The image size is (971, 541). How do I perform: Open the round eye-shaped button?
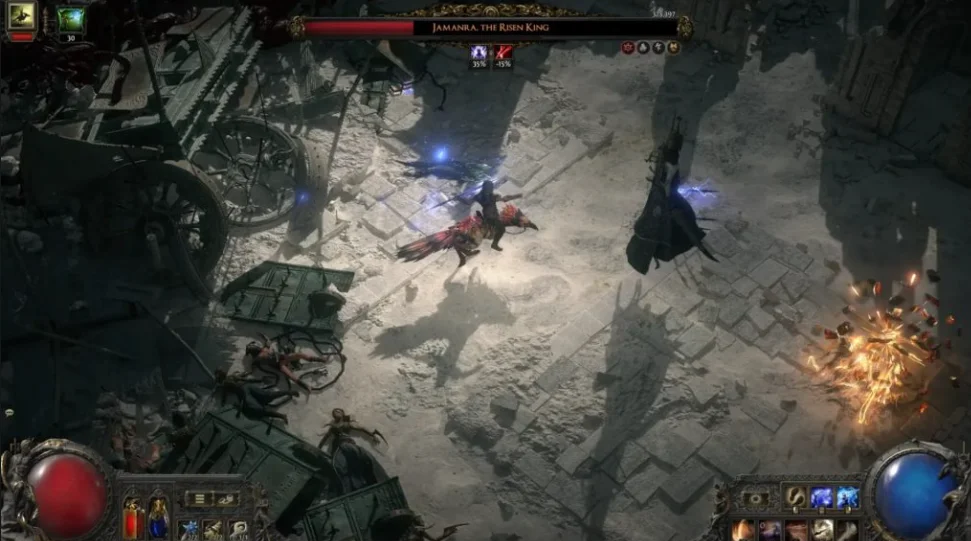pos(755,497)
